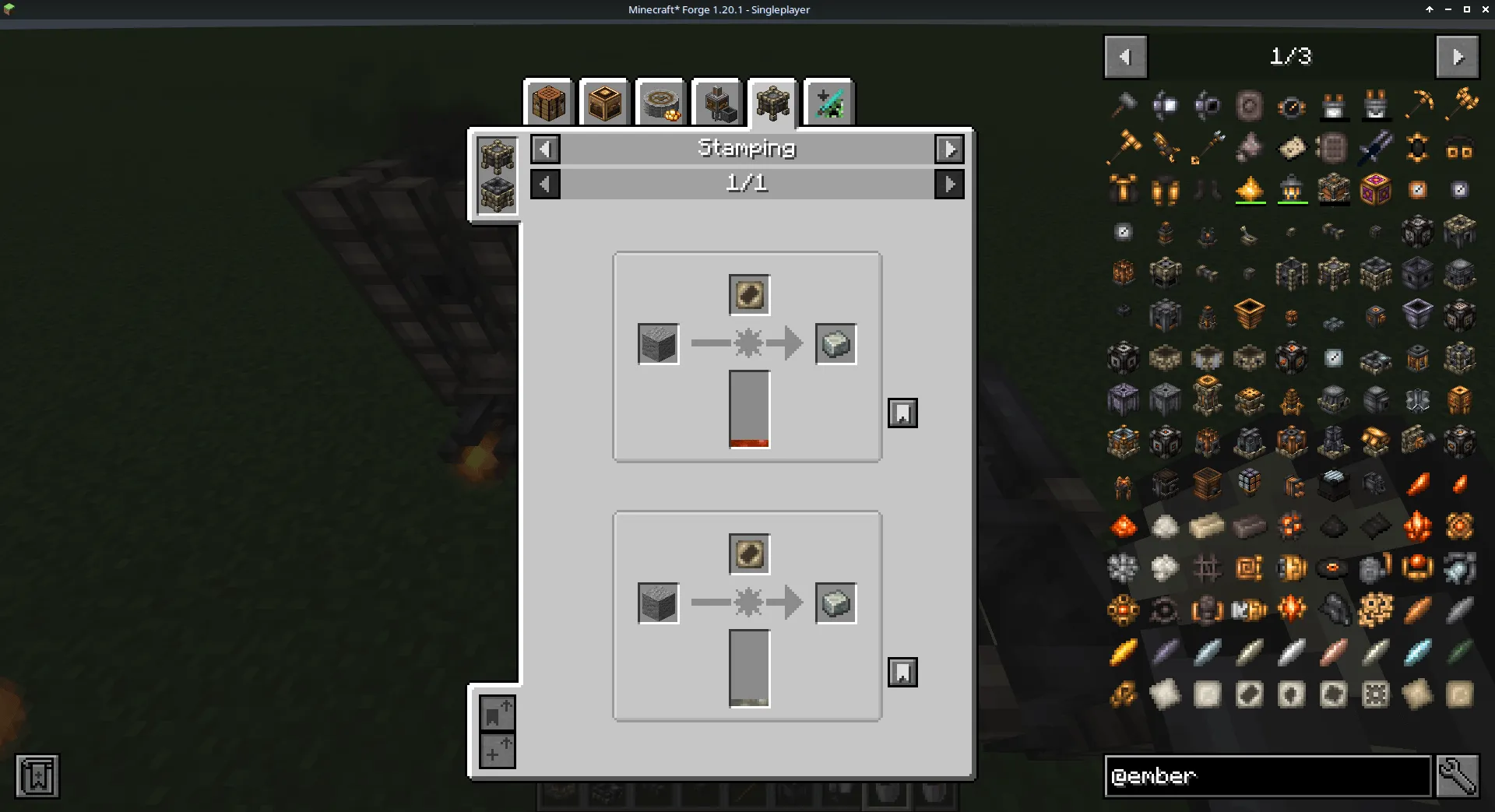Open JEI settings via the wrench icon
This screenshot has height=812, width=1495.
1458,775
